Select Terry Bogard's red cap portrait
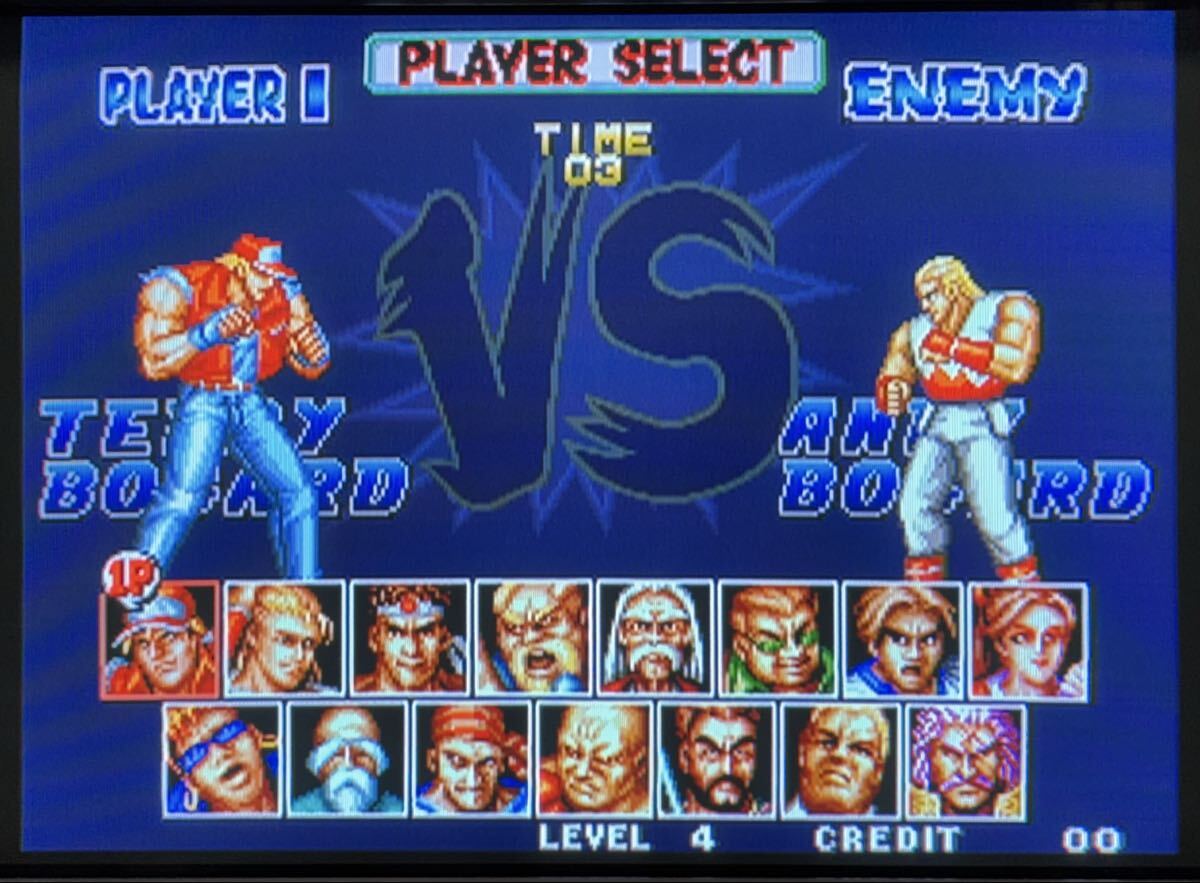 160,639
